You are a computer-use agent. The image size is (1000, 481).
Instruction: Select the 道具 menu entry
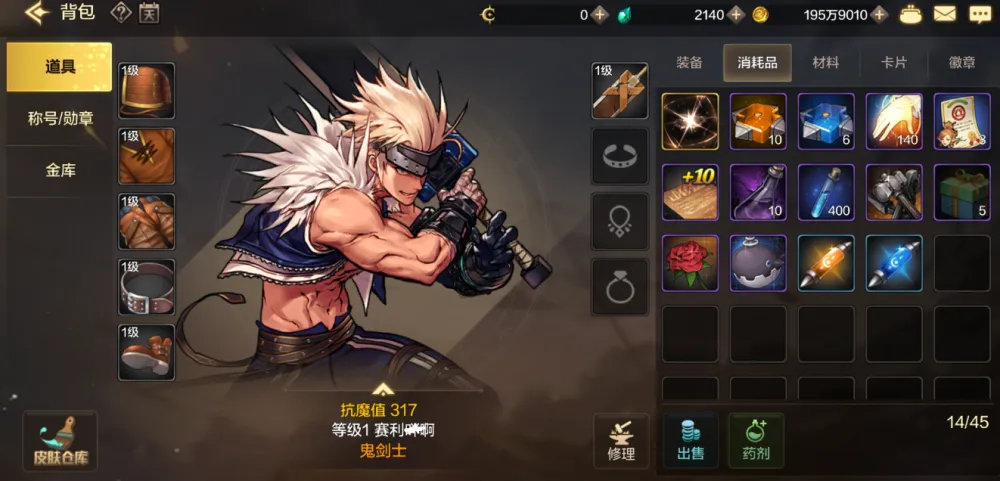[59, 67]
